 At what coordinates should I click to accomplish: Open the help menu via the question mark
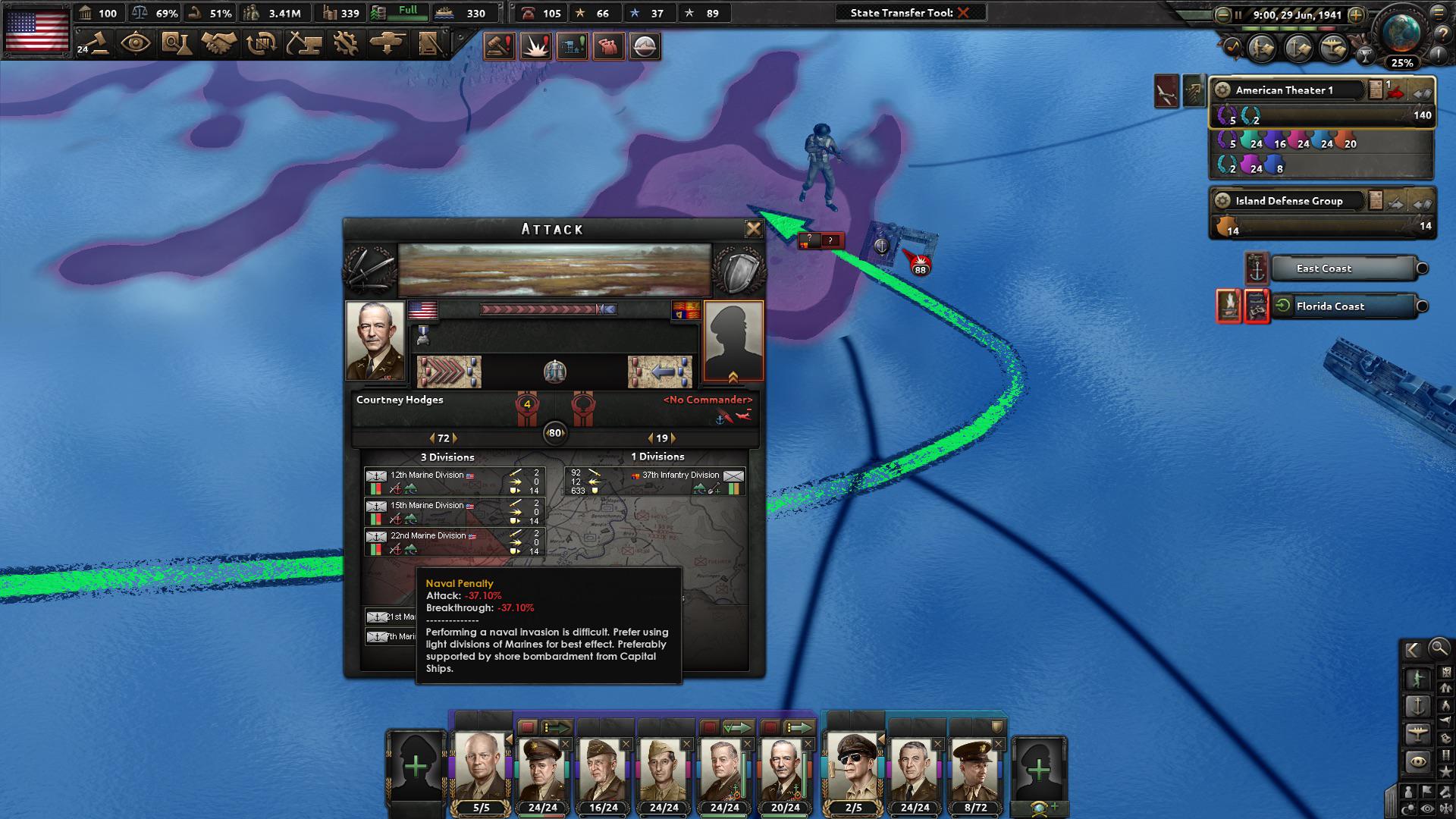click(x=1443, y=32)
